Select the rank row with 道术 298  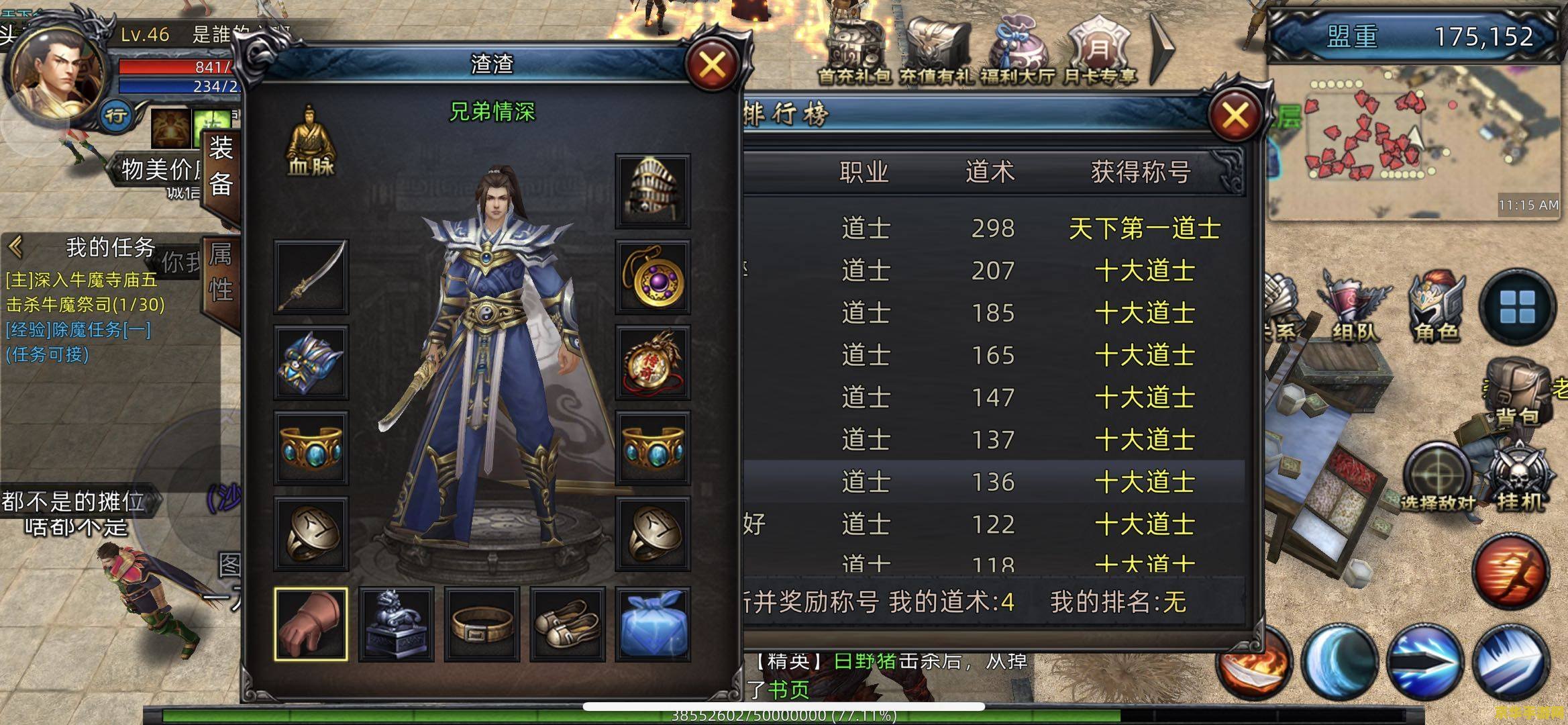(993, 229)
